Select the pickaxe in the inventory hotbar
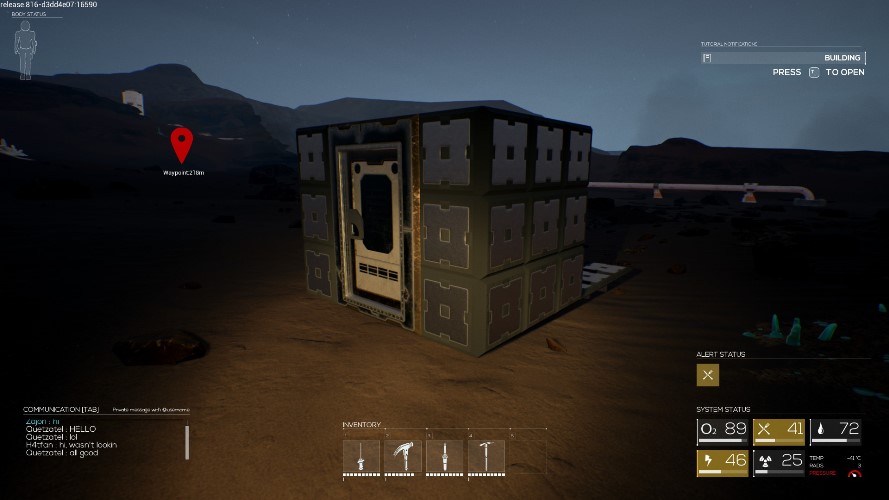This screenshot has width=889, height=500. pyautogui.click(x=486, y=457)
